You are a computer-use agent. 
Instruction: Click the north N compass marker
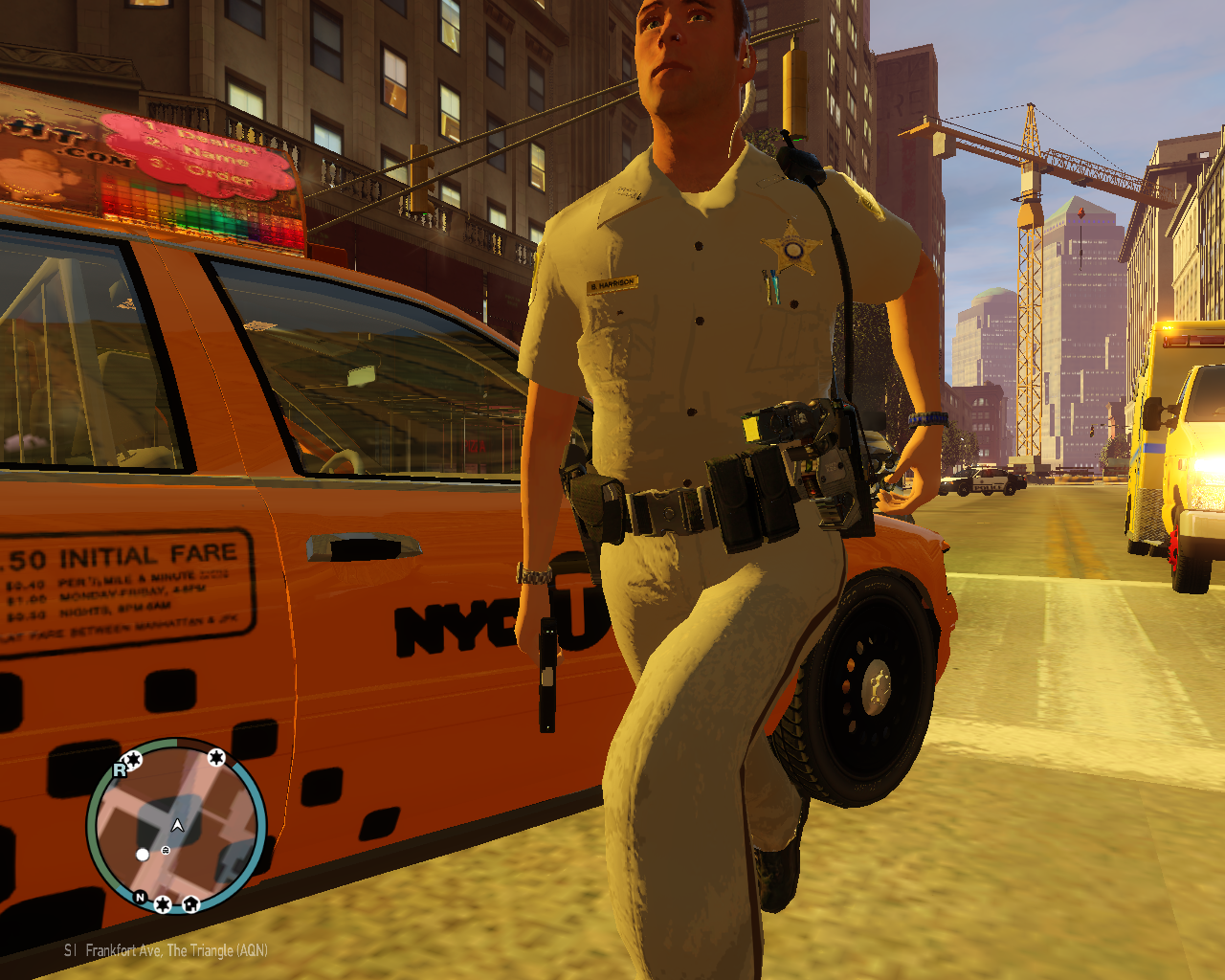140,897
